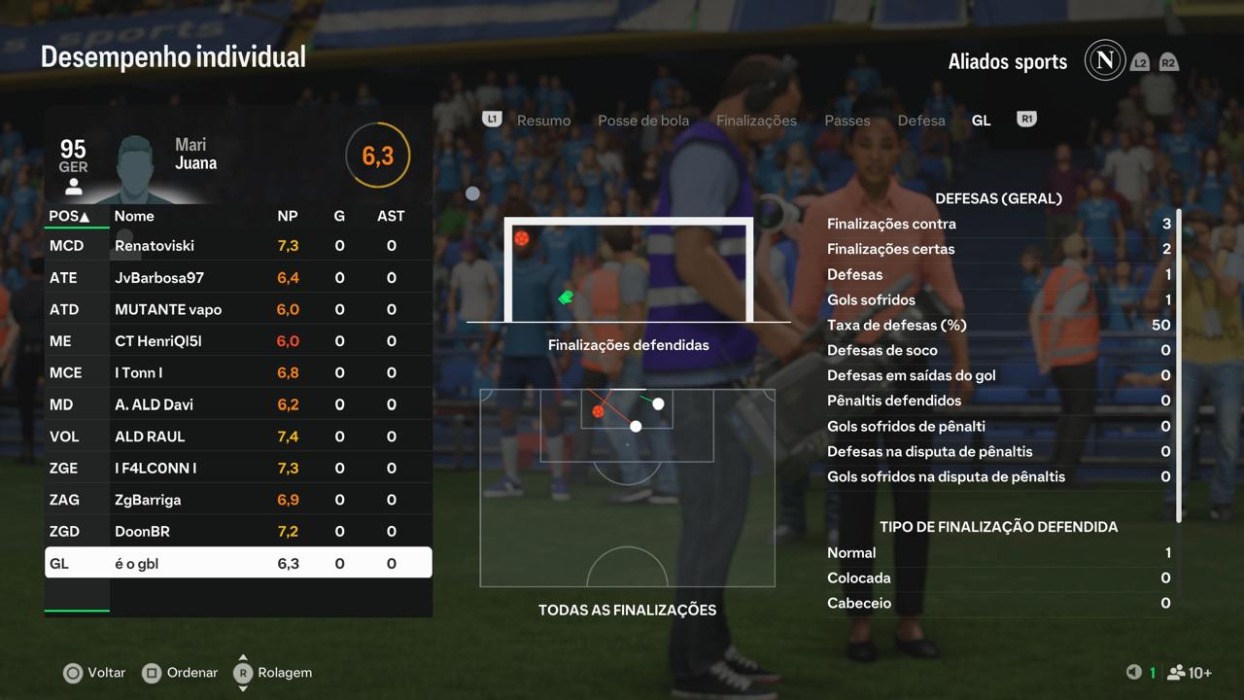Switch to the Resumo tab
This screenshot has width=1244, height=700.
(543, 120)
